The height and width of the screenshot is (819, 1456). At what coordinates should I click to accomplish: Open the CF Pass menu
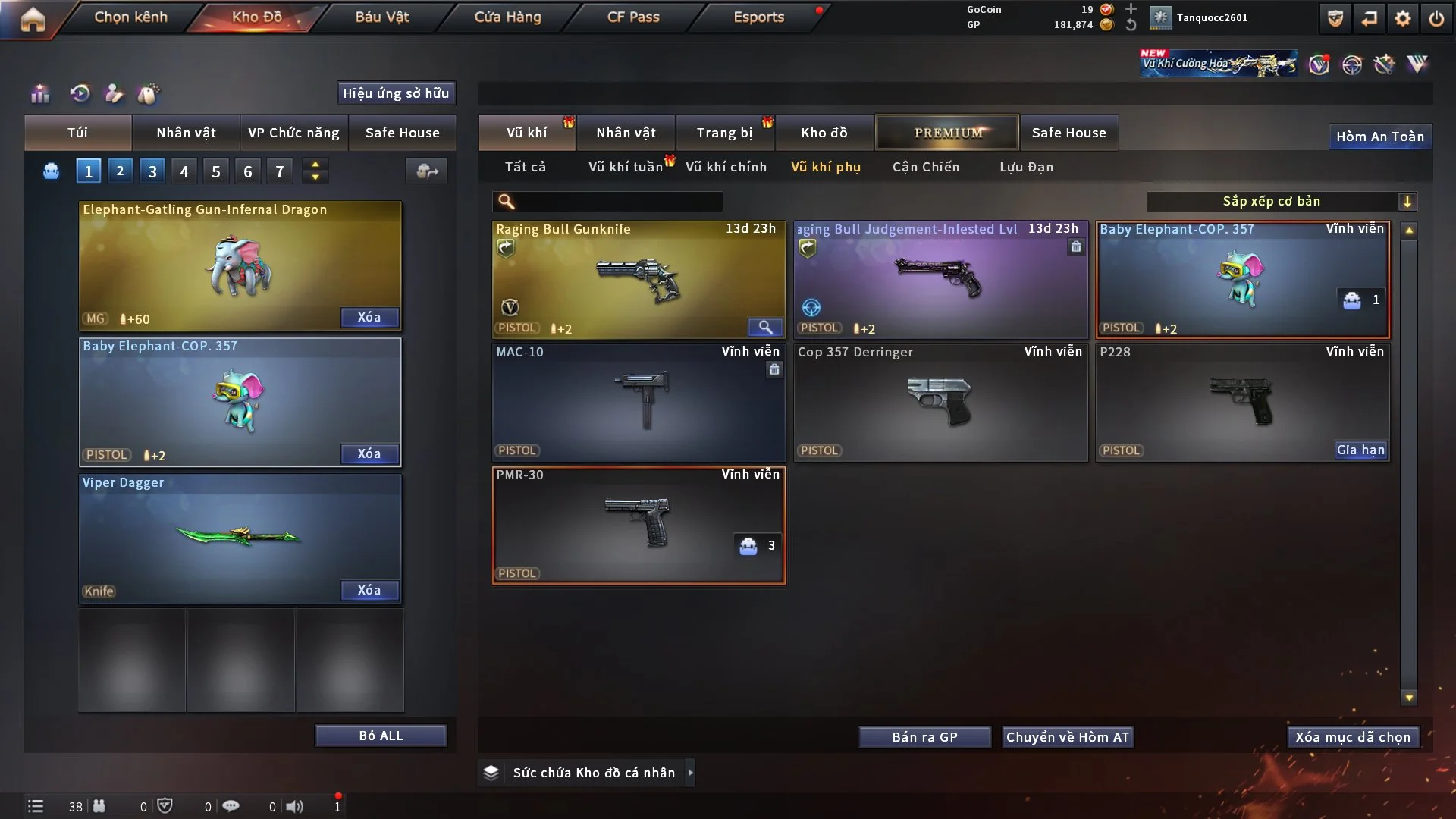(x=633, y=17)
